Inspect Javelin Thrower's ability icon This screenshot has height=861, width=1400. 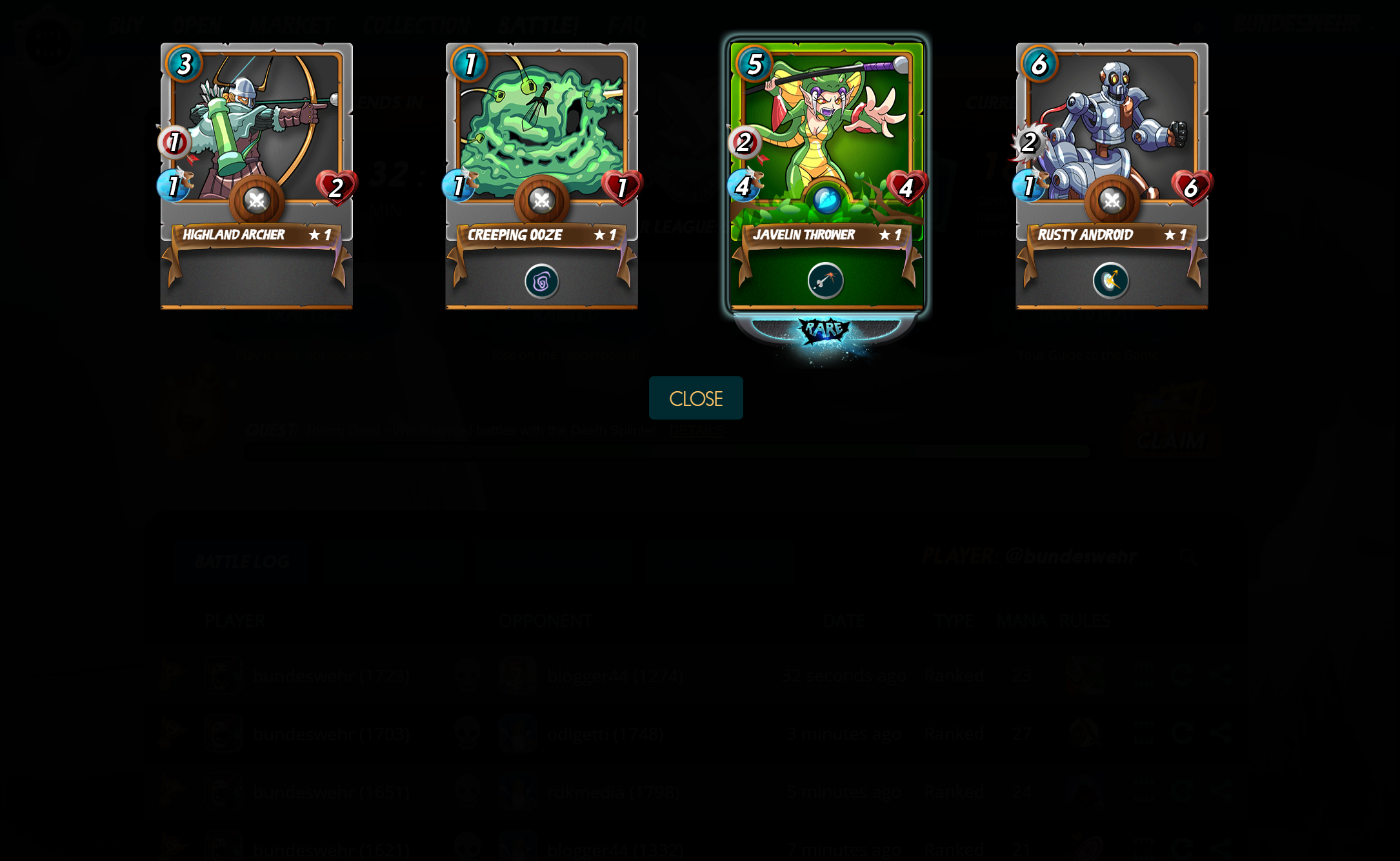(x=826, y=280)
